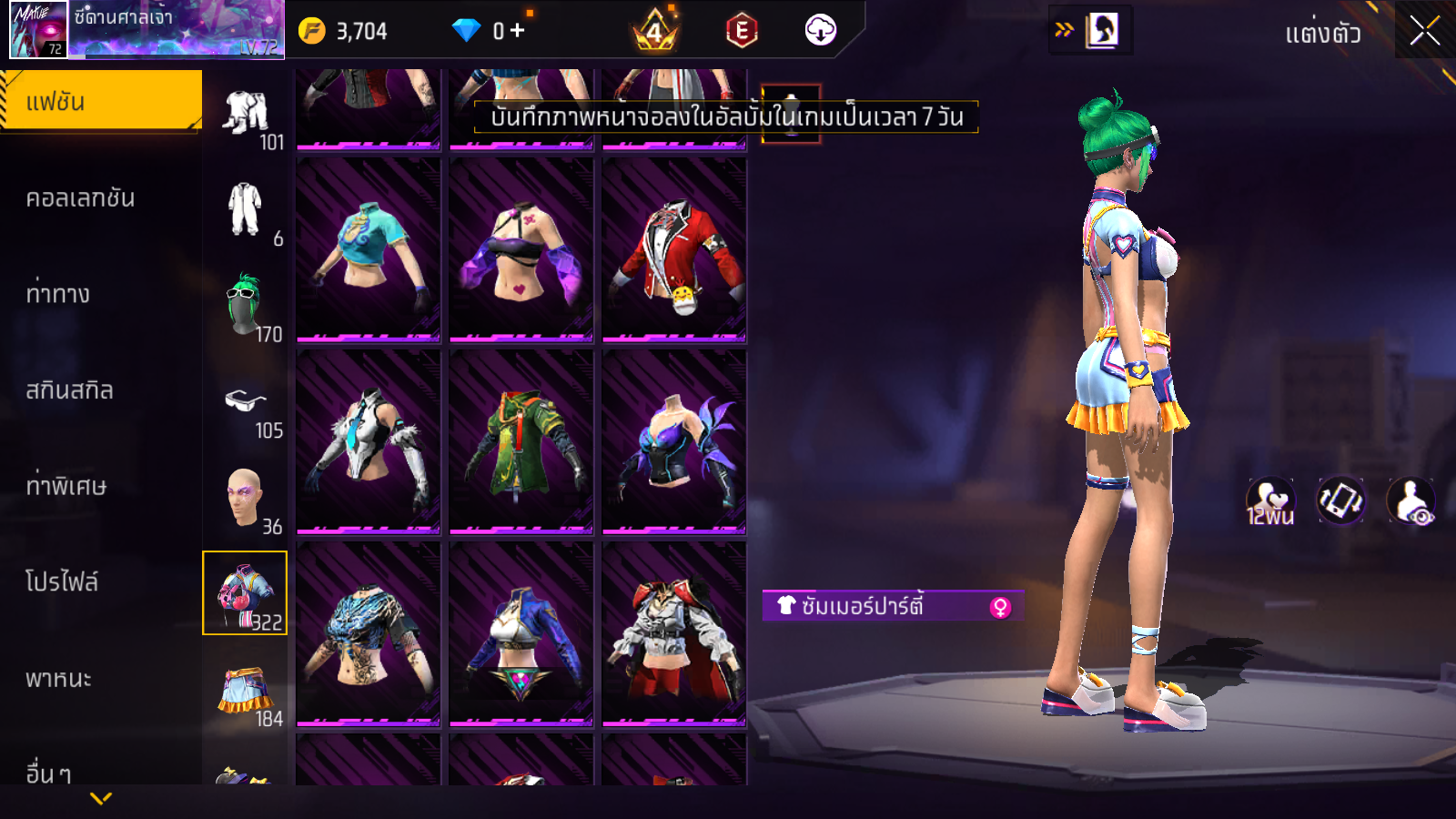
Task: Equip the red tuxedo jacket top
Action: (674, 250)
